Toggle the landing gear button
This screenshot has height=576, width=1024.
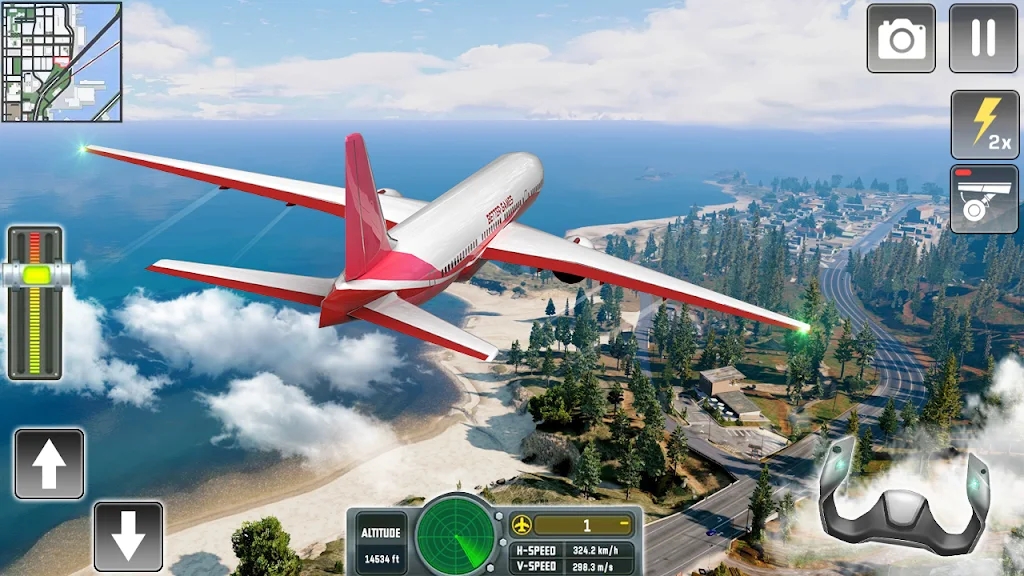tap(984, 199)
